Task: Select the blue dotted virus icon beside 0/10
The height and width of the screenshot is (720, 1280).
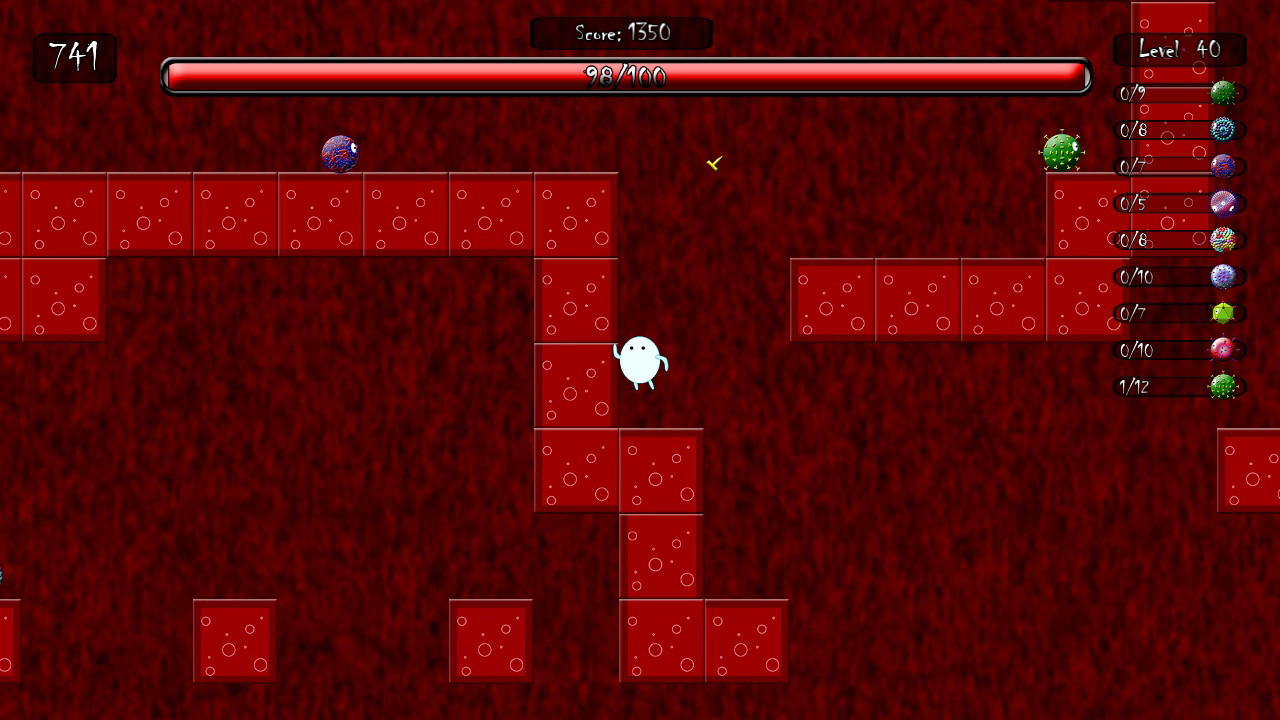Action: coord(1225,277)
